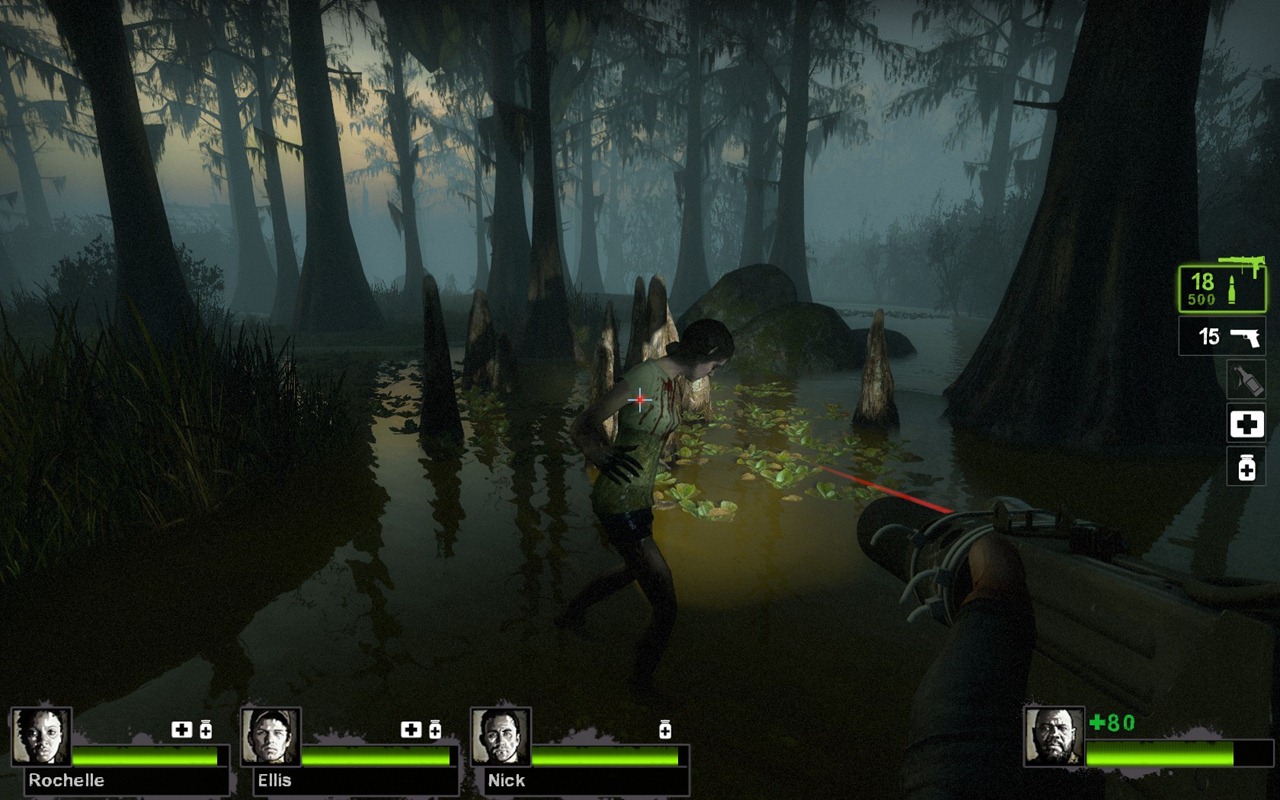Viewport: 1280px width, 800px height.
Task: Click Rochelle's first aid kit icon
Action: 181,730
